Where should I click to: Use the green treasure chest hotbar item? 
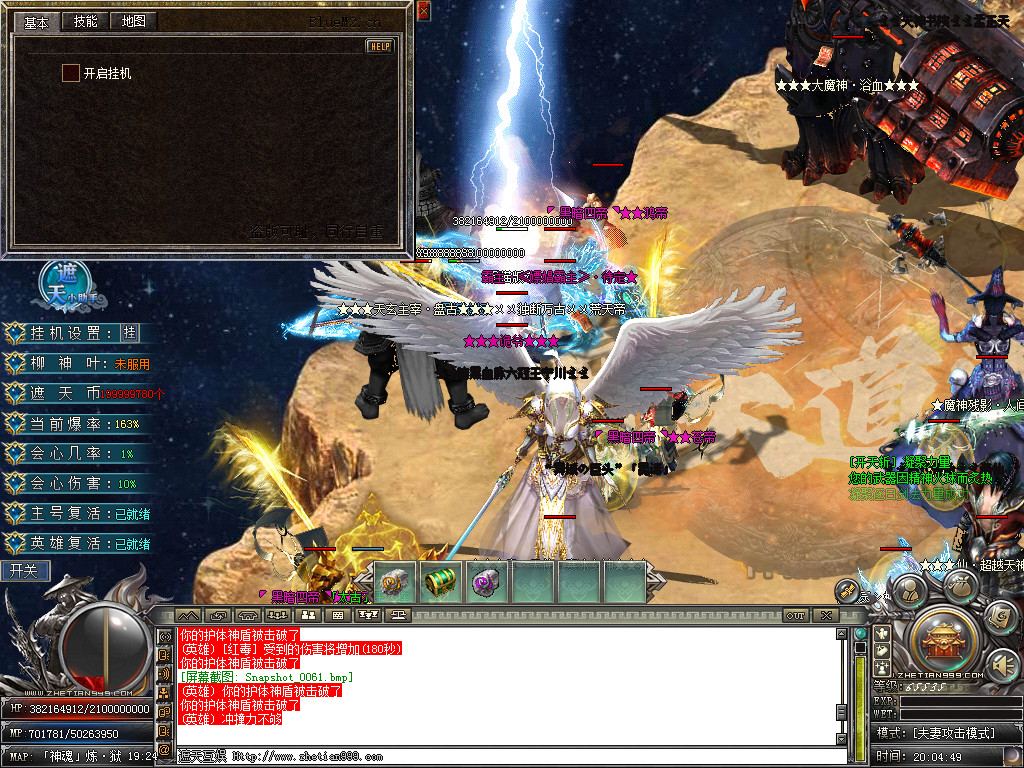(x=440, y=582)
